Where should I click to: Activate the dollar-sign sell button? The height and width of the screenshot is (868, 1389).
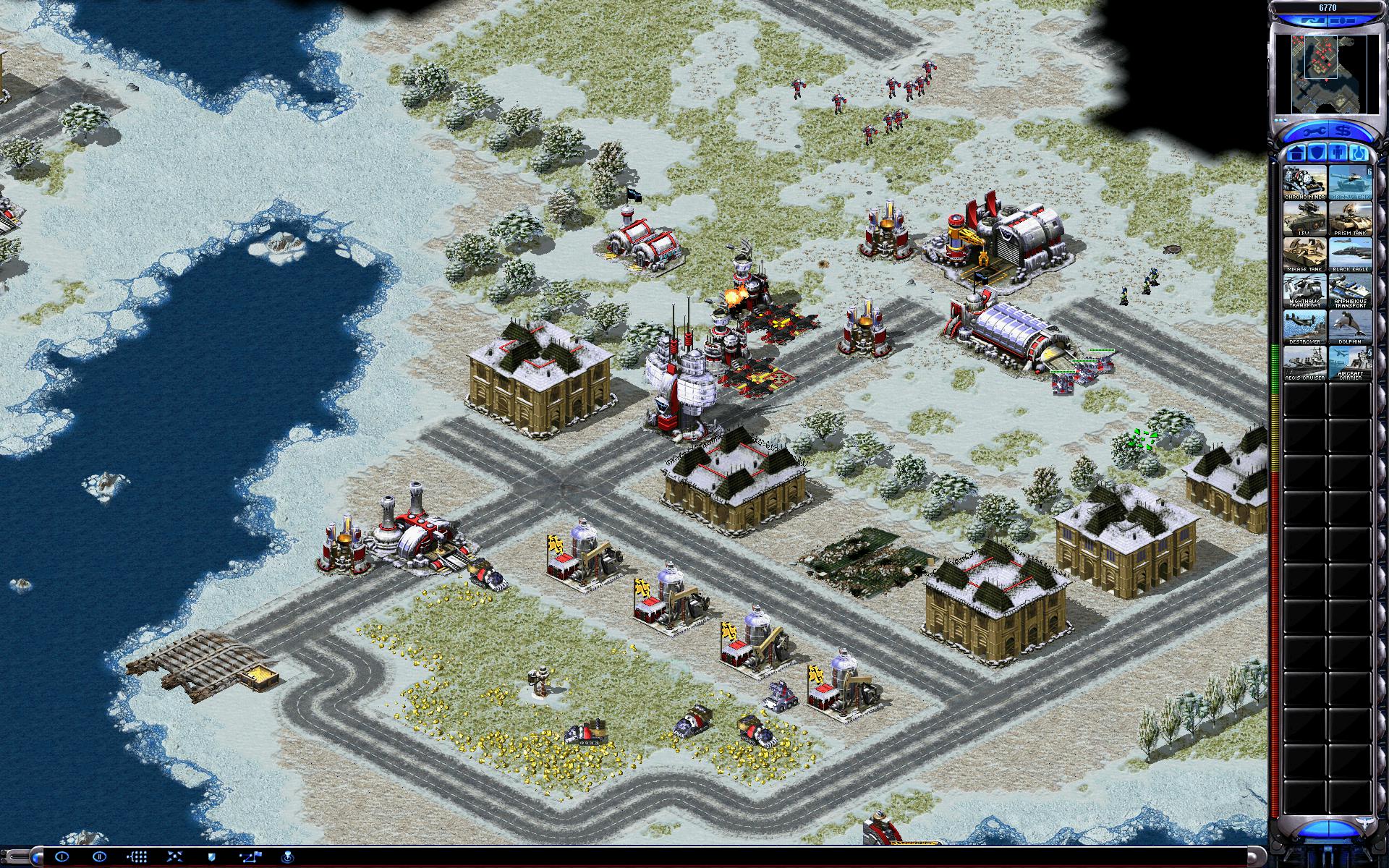[x=1343, y=131]
